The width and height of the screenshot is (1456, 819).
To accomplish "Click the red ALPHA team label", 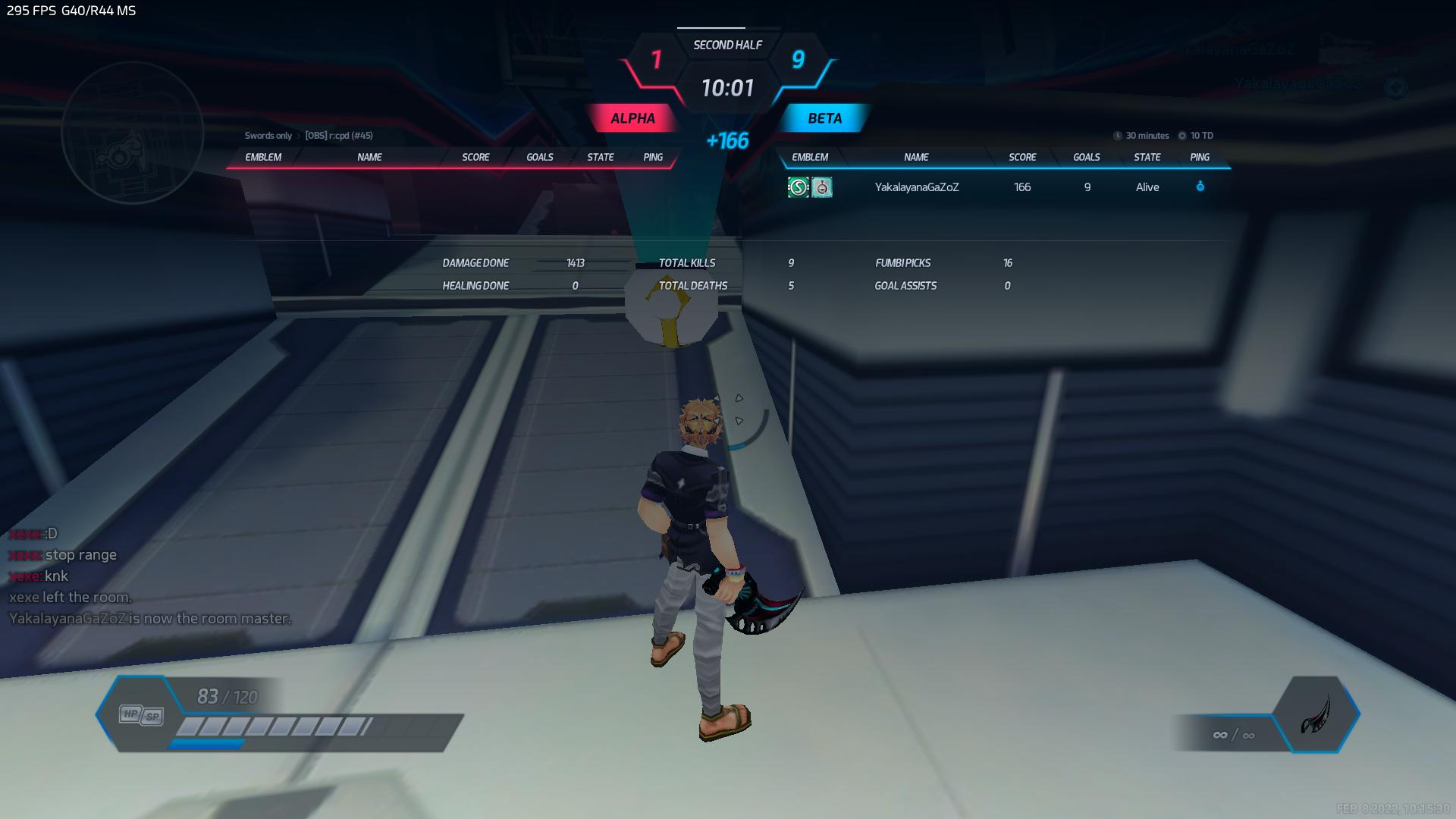I will (x=632, y=118).
